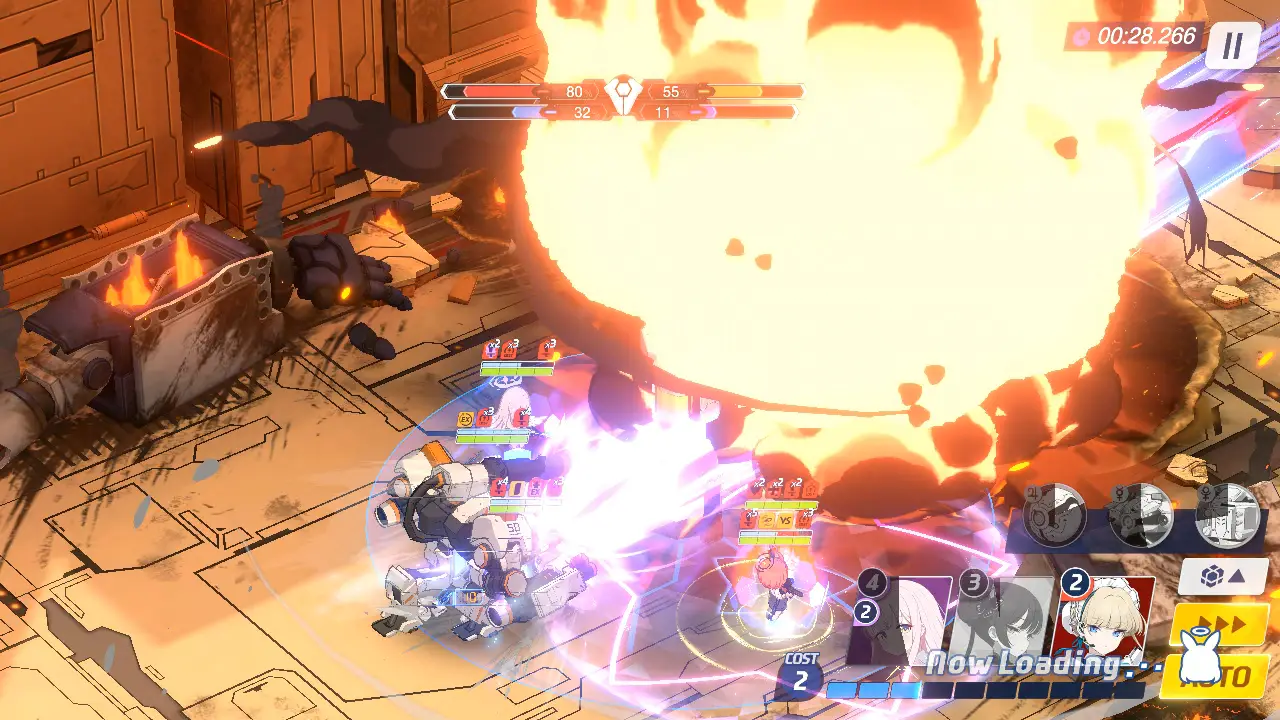Trigger the Venus-symbol round support skill
The width and height of the screenshot is (1280, 720).
click(x=1228, y=515)
